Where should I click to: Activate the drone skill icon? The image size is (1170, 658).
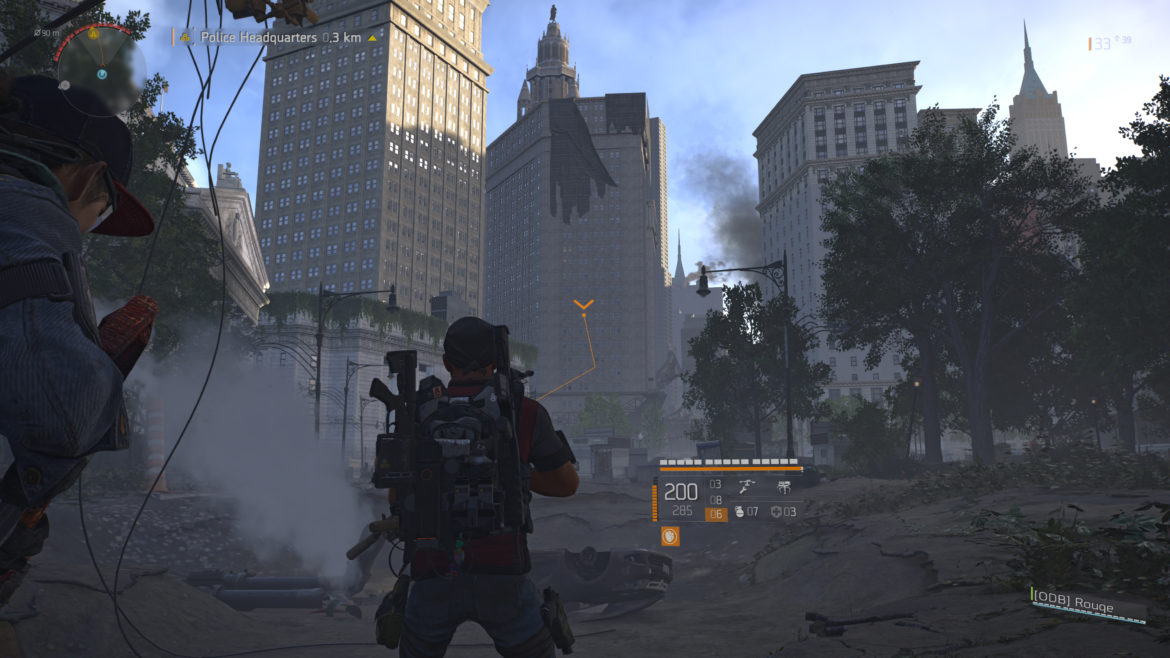click(x=784, y=485)
